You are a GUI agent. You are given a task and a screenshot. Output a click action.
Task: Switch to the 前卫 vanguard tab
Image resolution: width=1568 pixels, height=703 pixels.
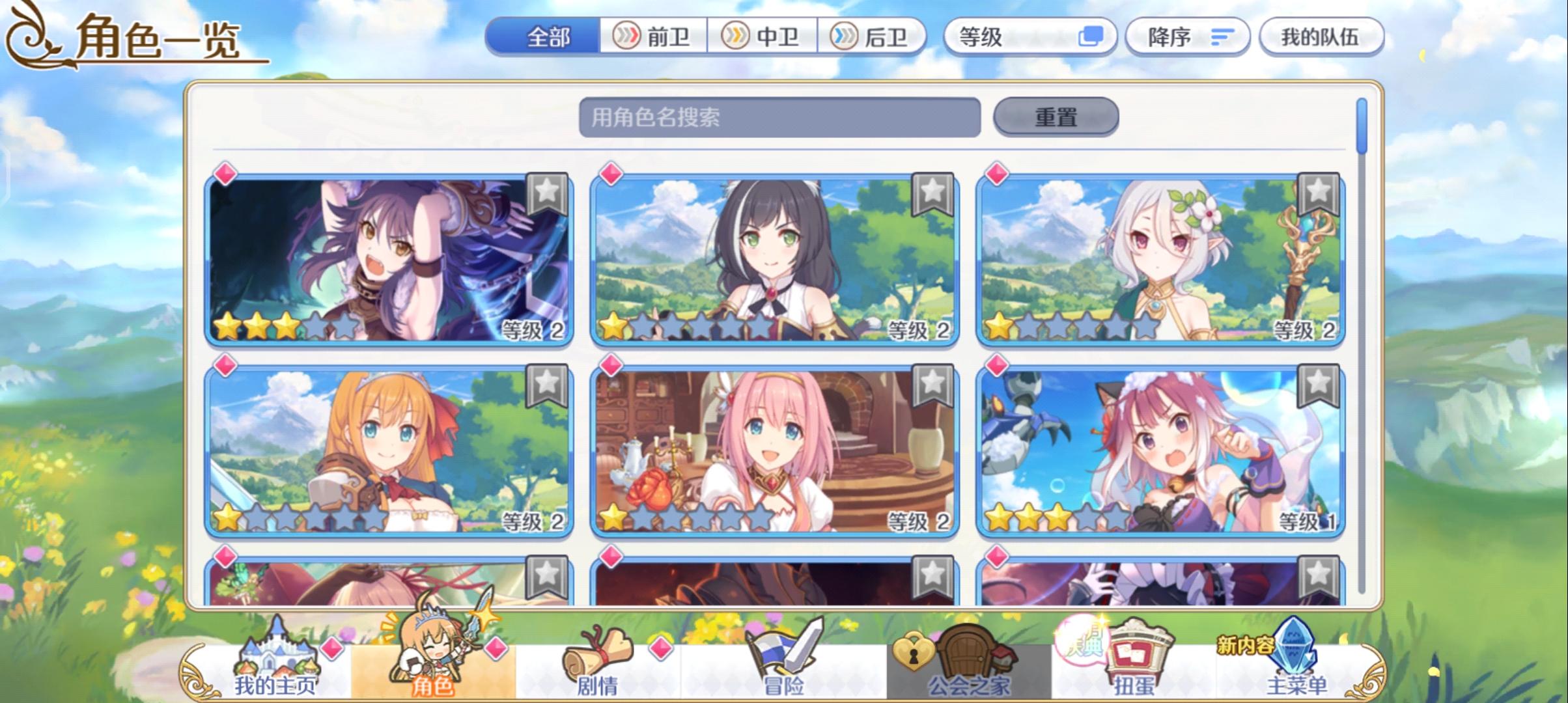click(x=653, y=37)
